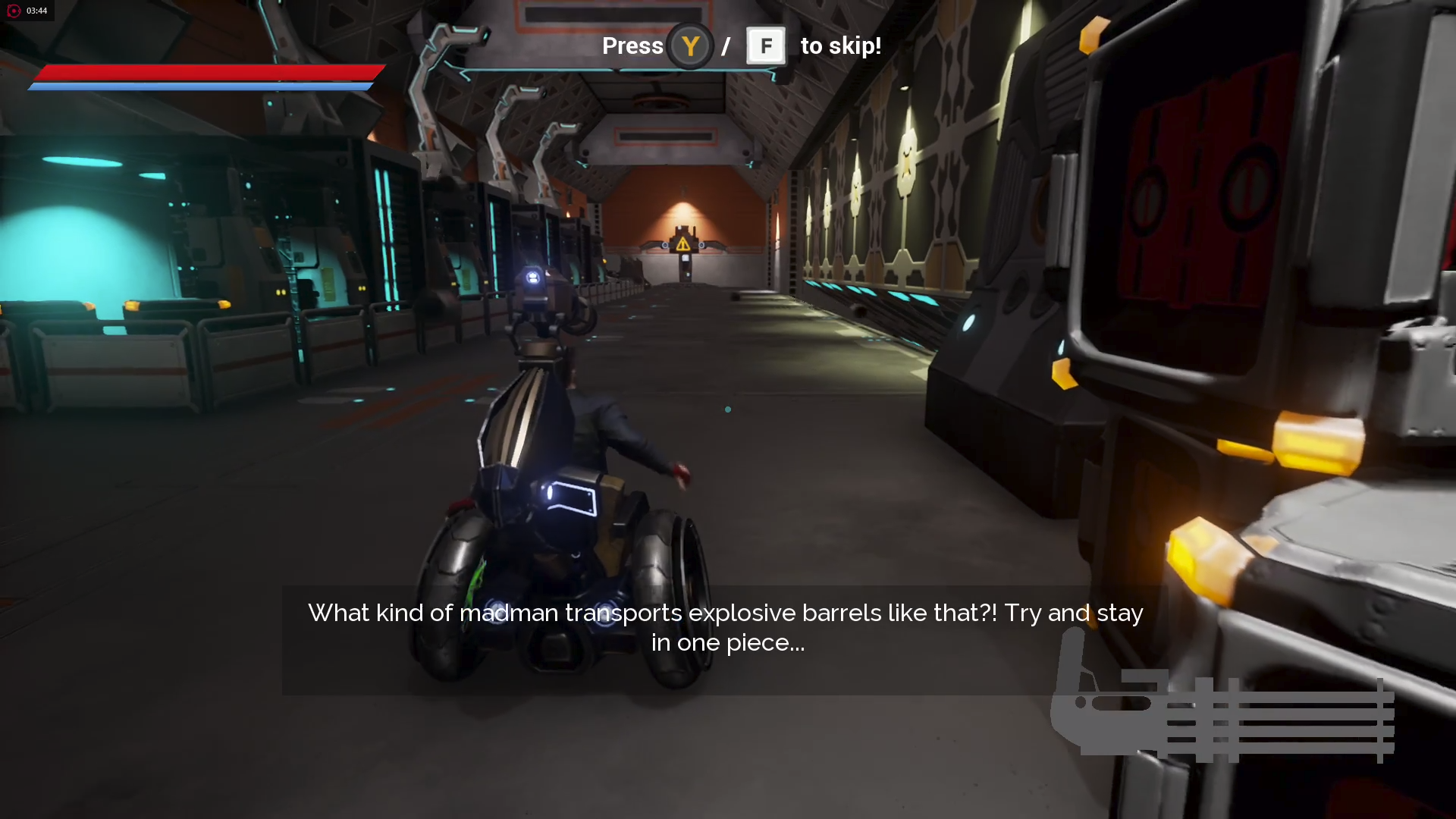Select the skip prompt banner at the top

click(x=727, y=45)
